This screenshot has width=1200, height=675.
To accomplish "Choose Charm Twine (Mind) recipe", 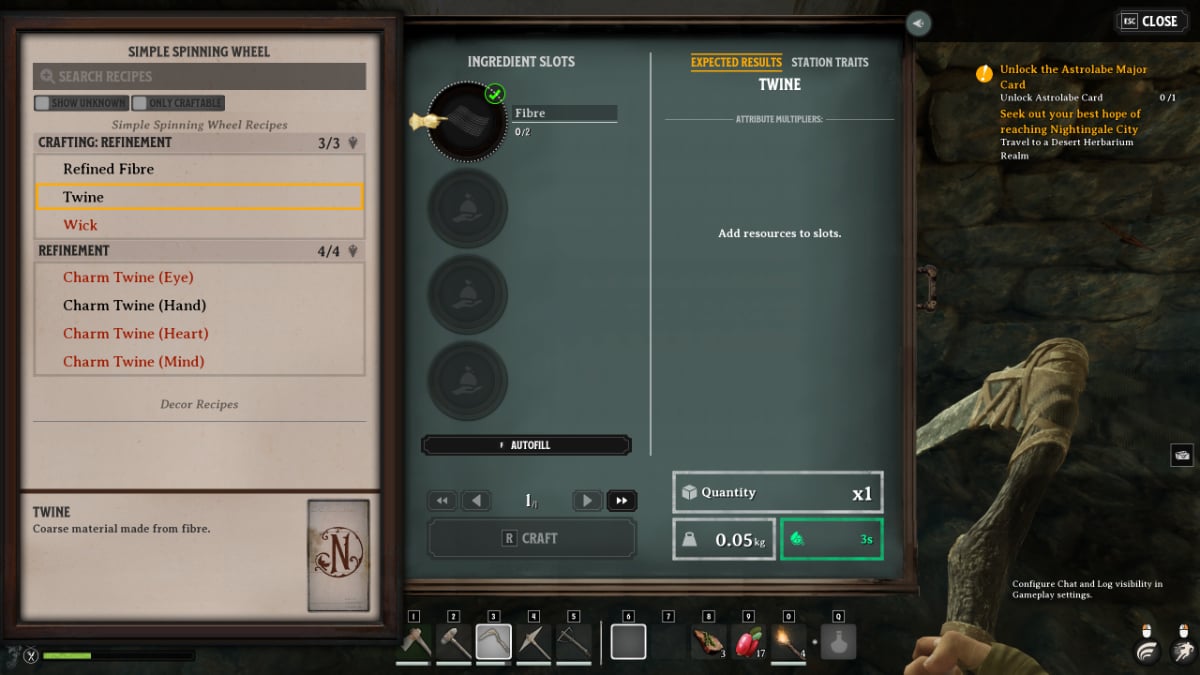I will 133,361.
